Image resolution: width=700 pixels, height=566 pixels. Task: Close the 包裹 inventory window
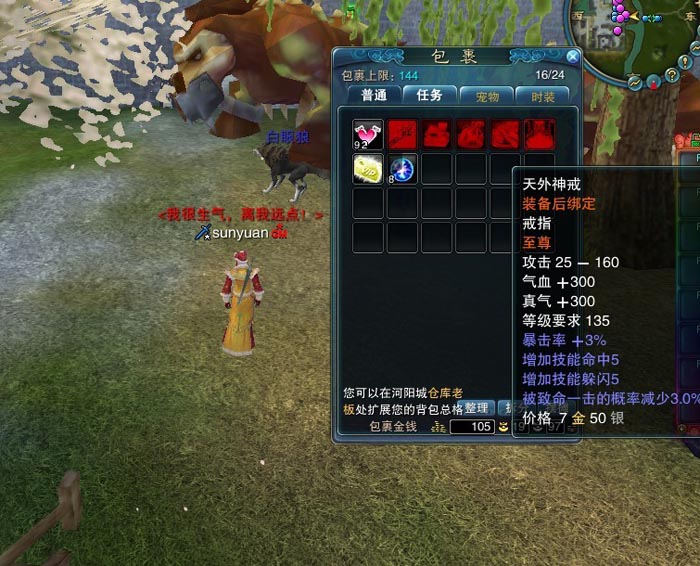pyautogui.click(x=572, y=57)
